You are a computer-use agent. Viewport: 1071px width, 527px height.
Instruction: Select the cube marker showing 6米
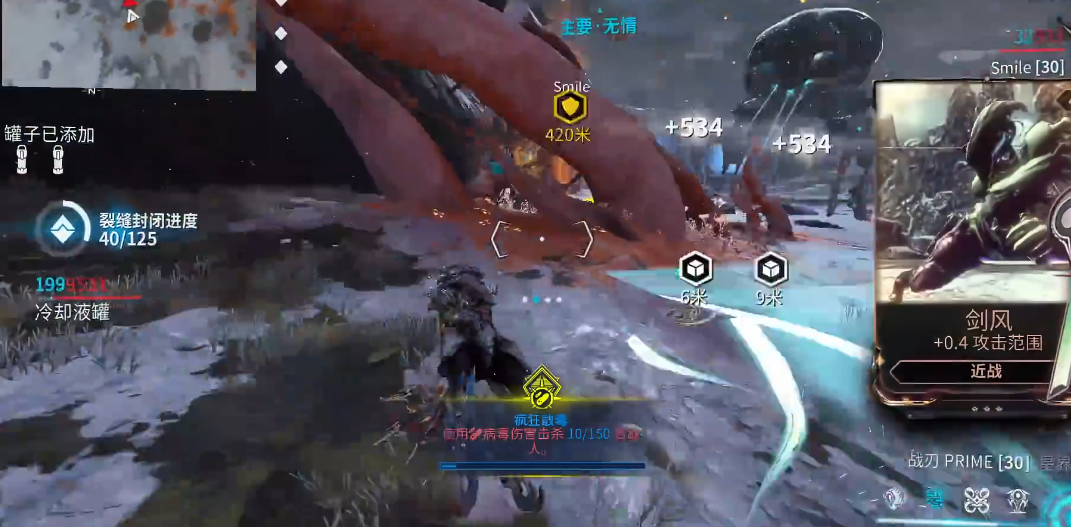pyautogui.click(x=694, y=268)
